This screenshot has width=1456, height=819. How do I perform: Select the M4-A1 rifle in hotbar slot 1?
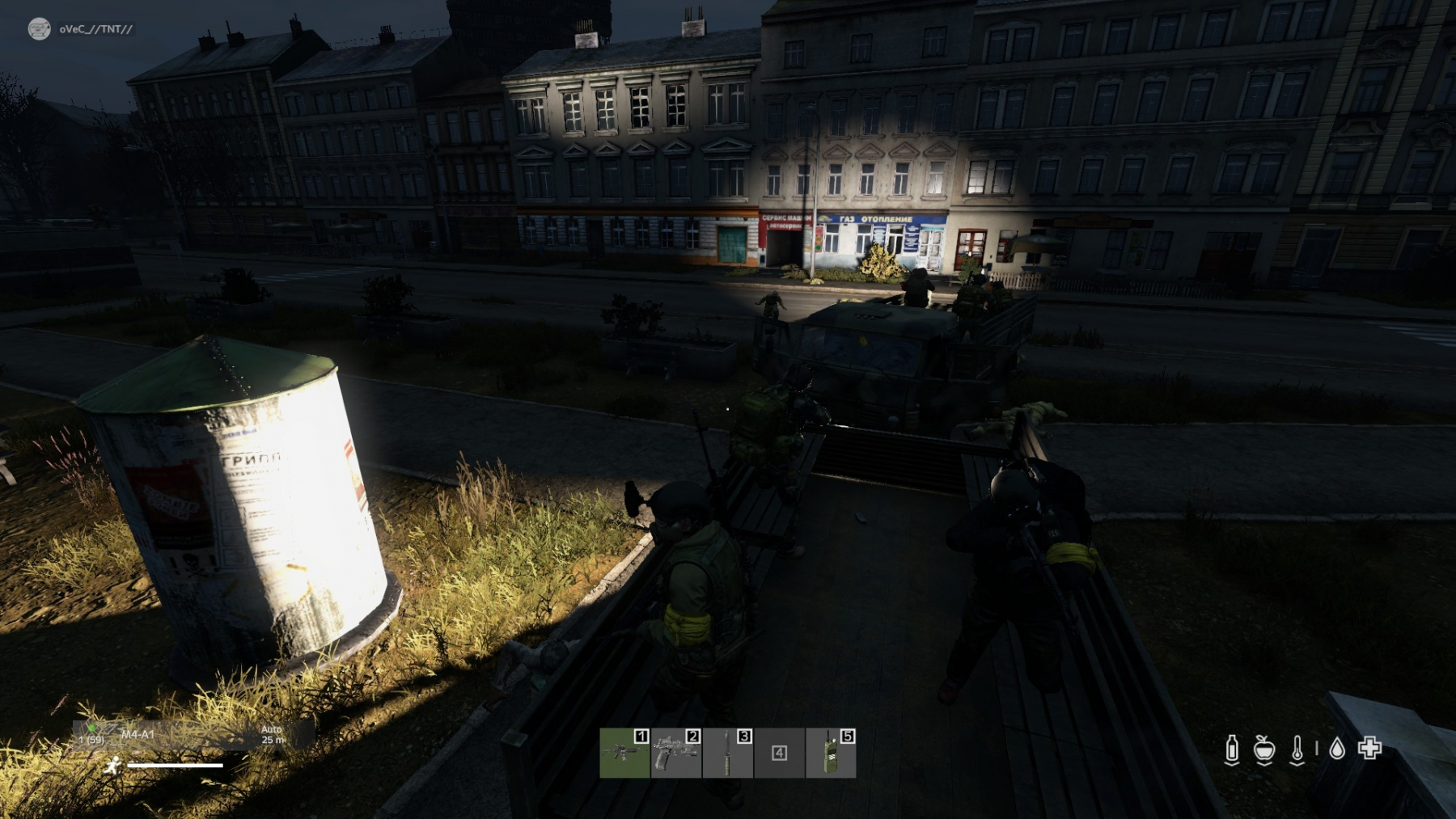pos(624,753)
